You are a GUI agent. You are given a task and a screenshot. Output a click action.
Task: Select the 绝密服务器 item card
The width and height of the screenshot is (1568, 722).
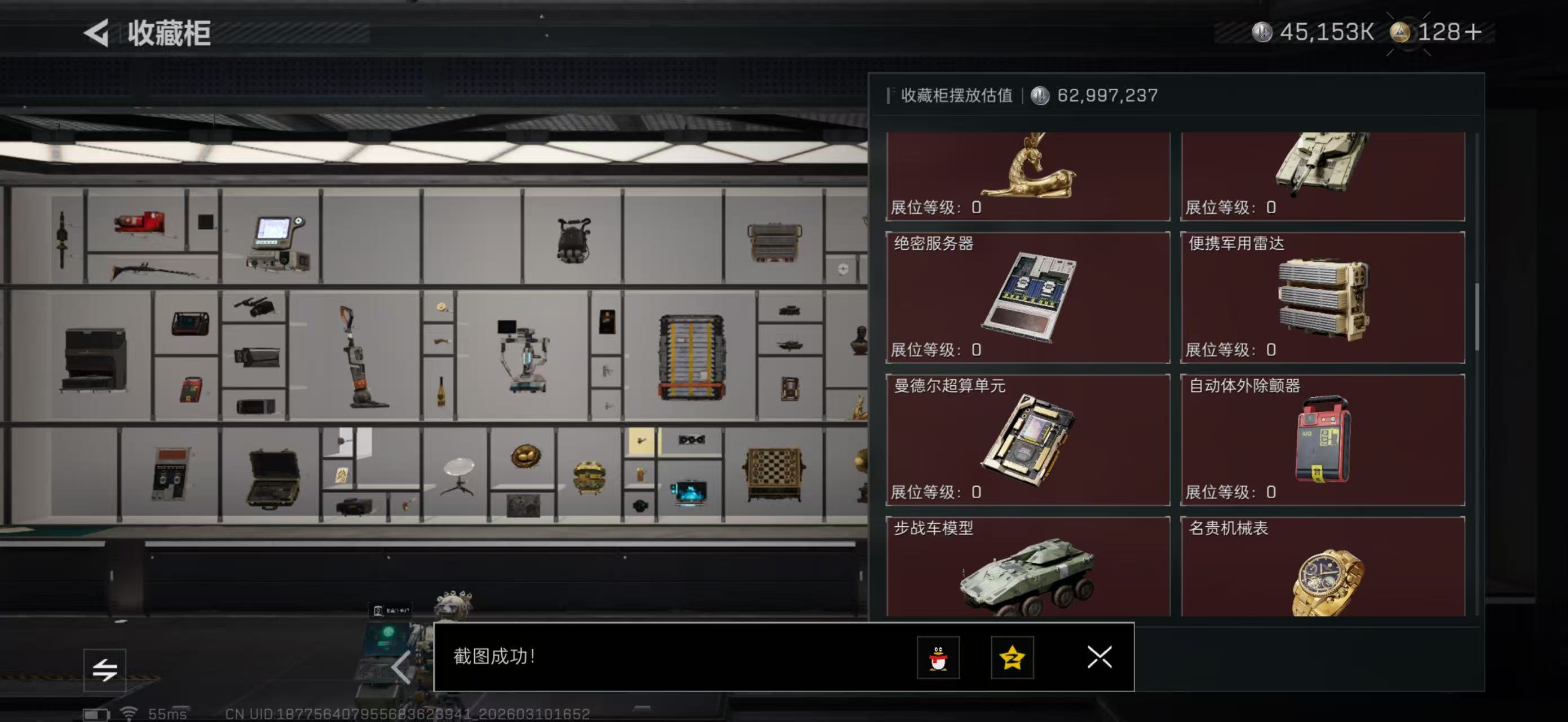[x=1027, y=298]
